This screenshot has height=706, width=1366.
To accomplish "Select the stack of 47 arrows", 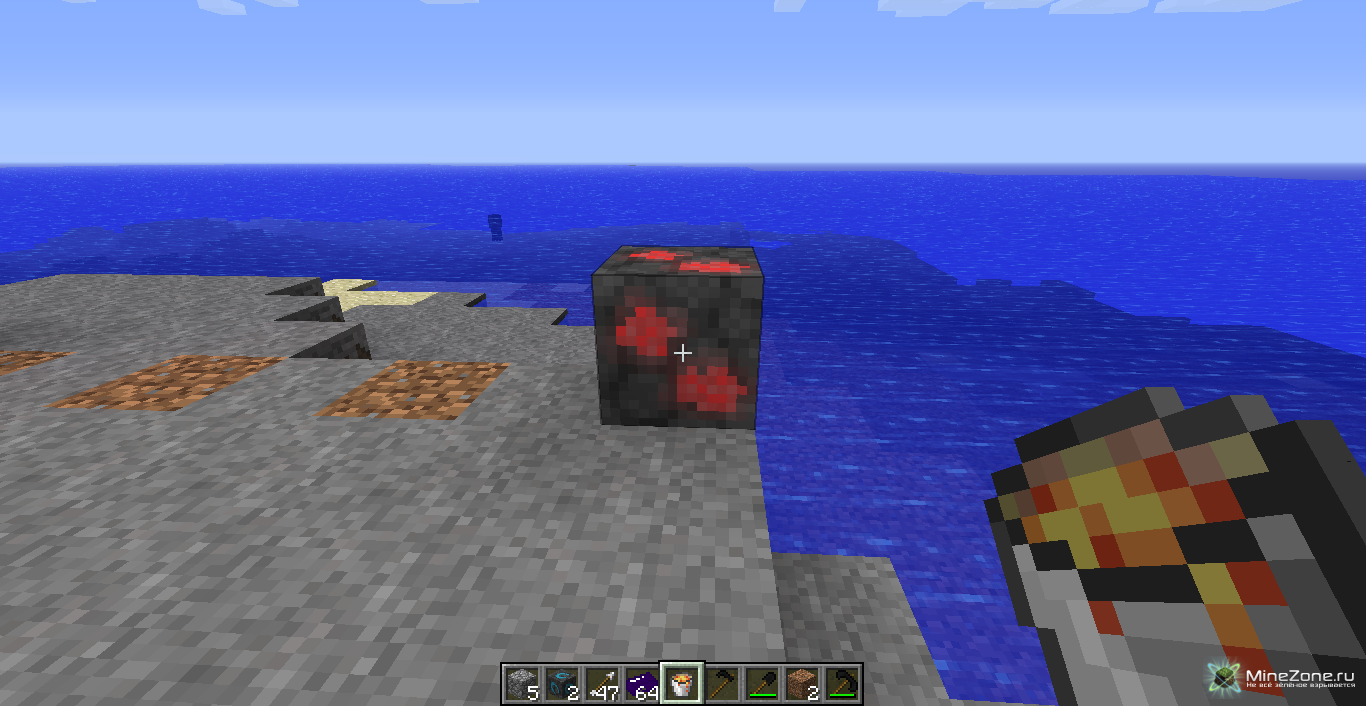I will tap(602, 684).
